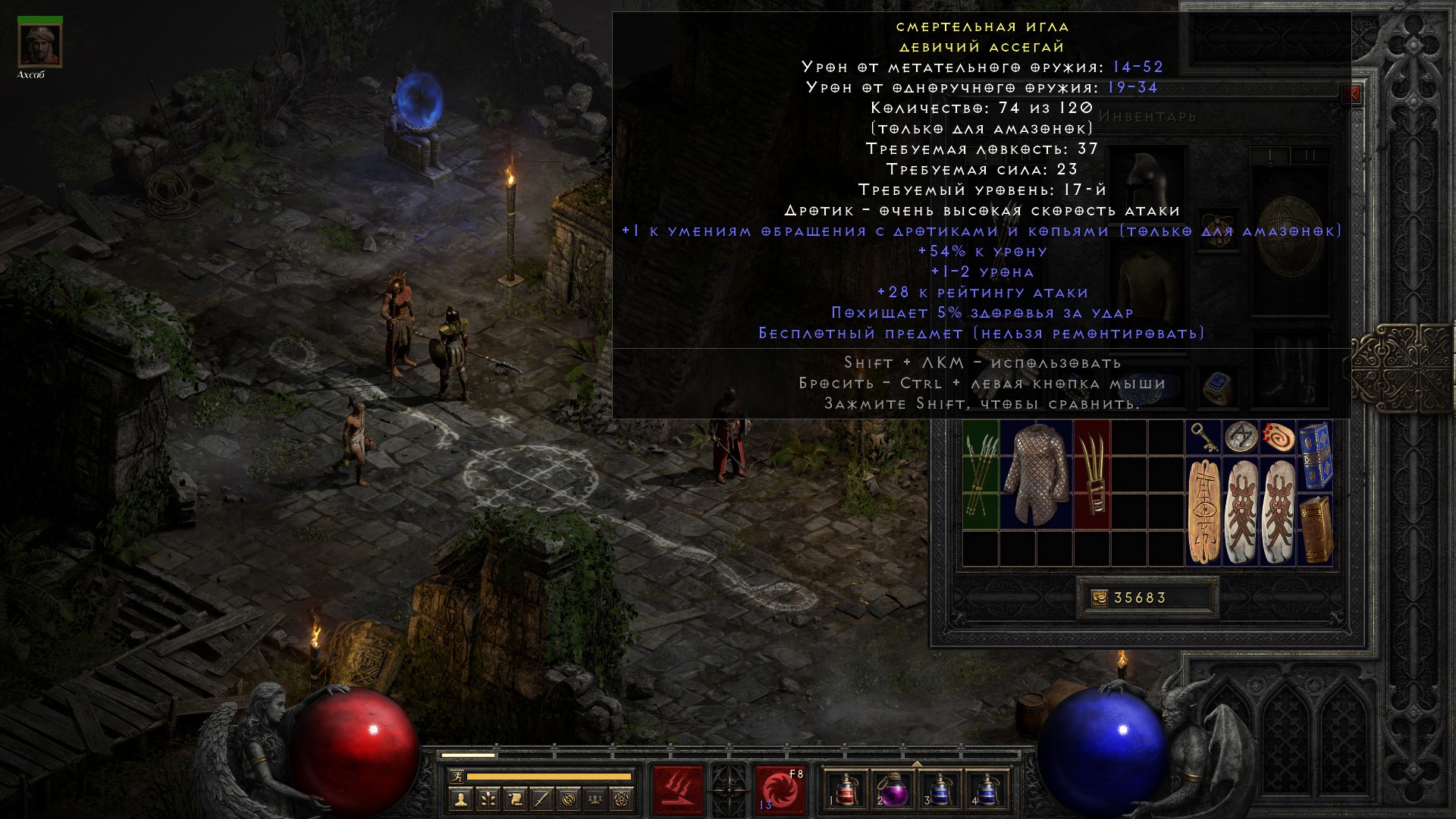
Task: Open the pentagram game menu button
Action: pos(623,799)
